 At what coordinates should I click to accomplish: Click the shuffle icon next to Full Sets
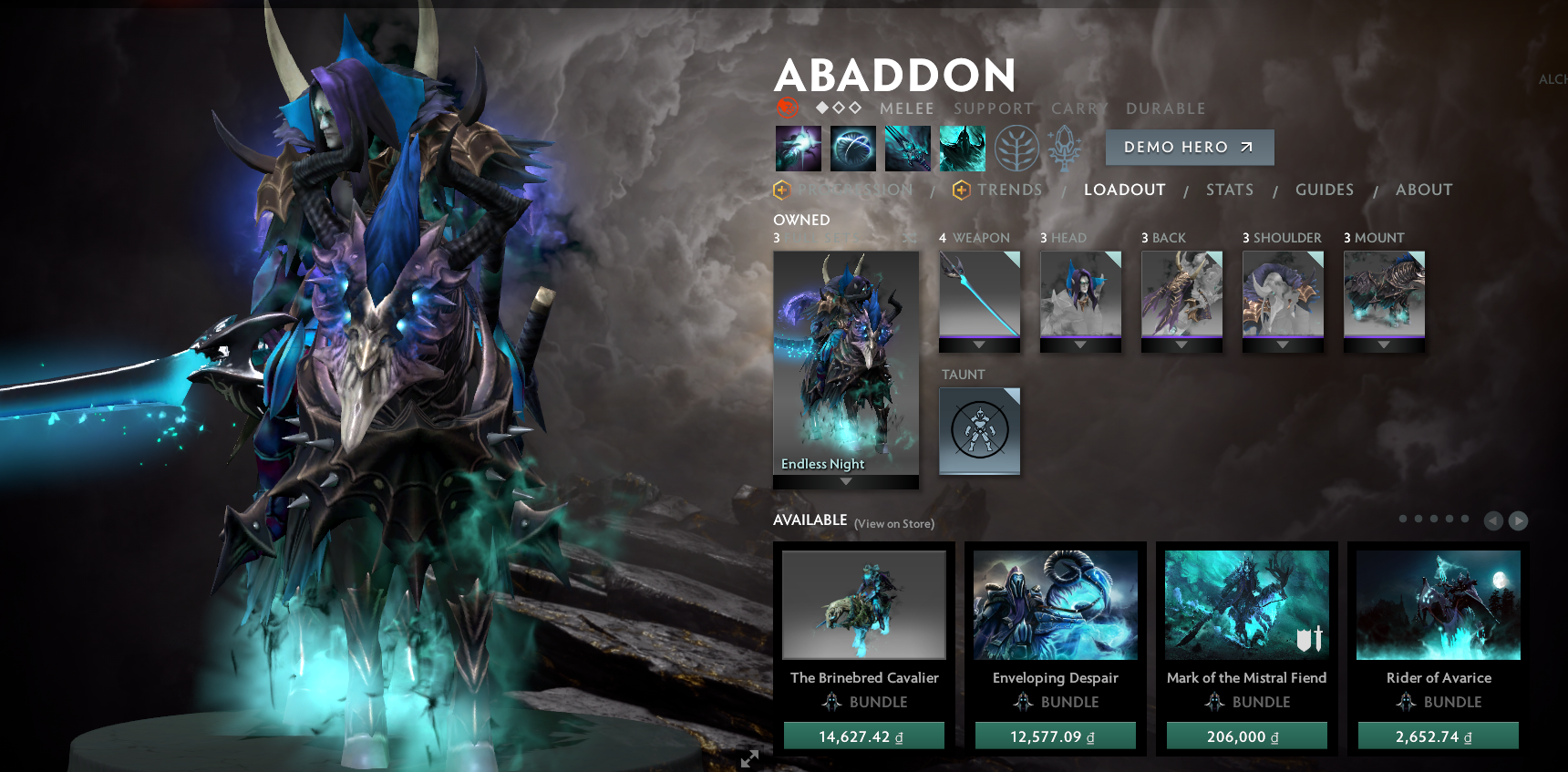(x=909, y=239)
